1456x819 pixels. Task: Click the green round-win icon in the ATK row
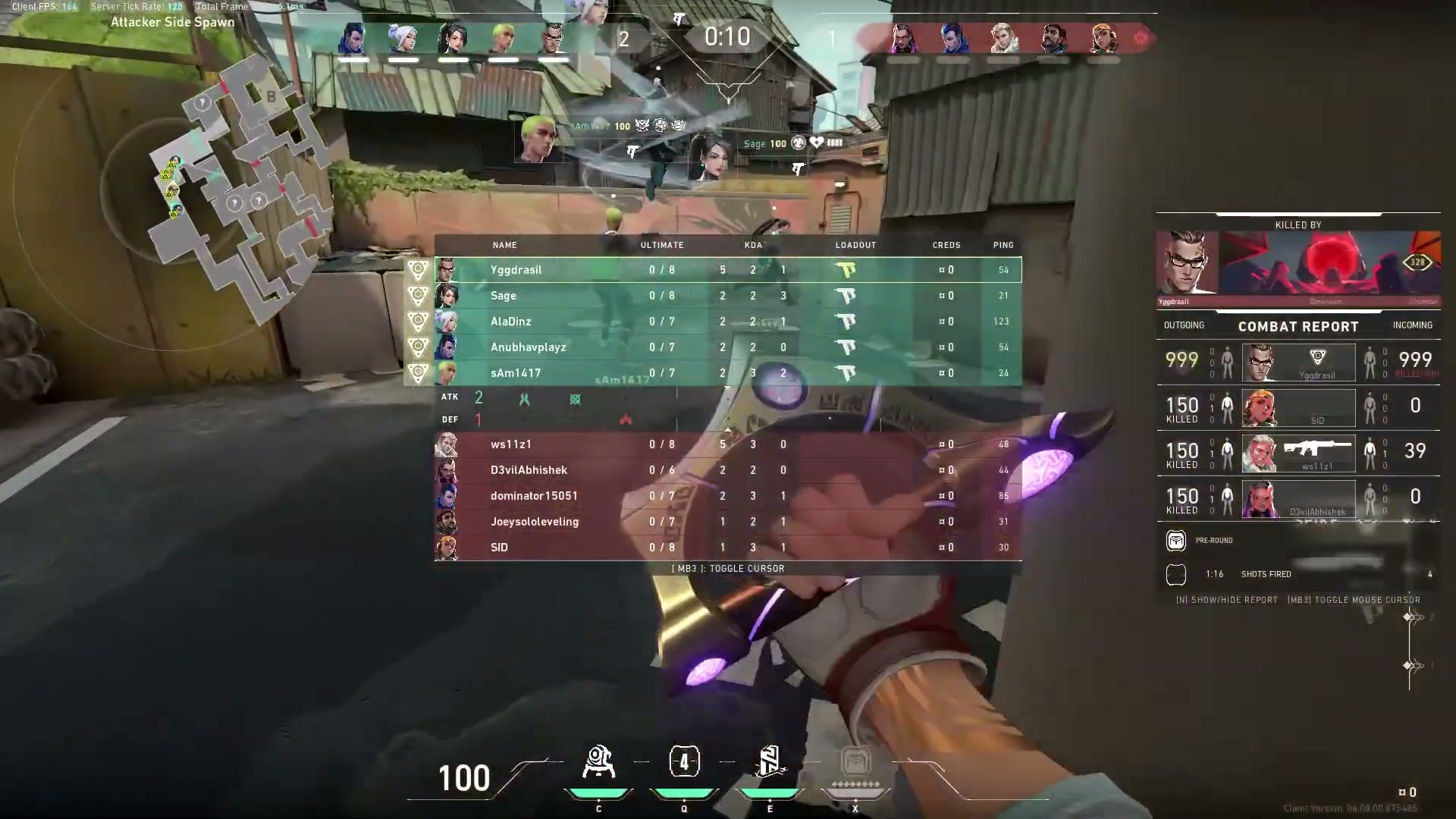coord(524,397)
